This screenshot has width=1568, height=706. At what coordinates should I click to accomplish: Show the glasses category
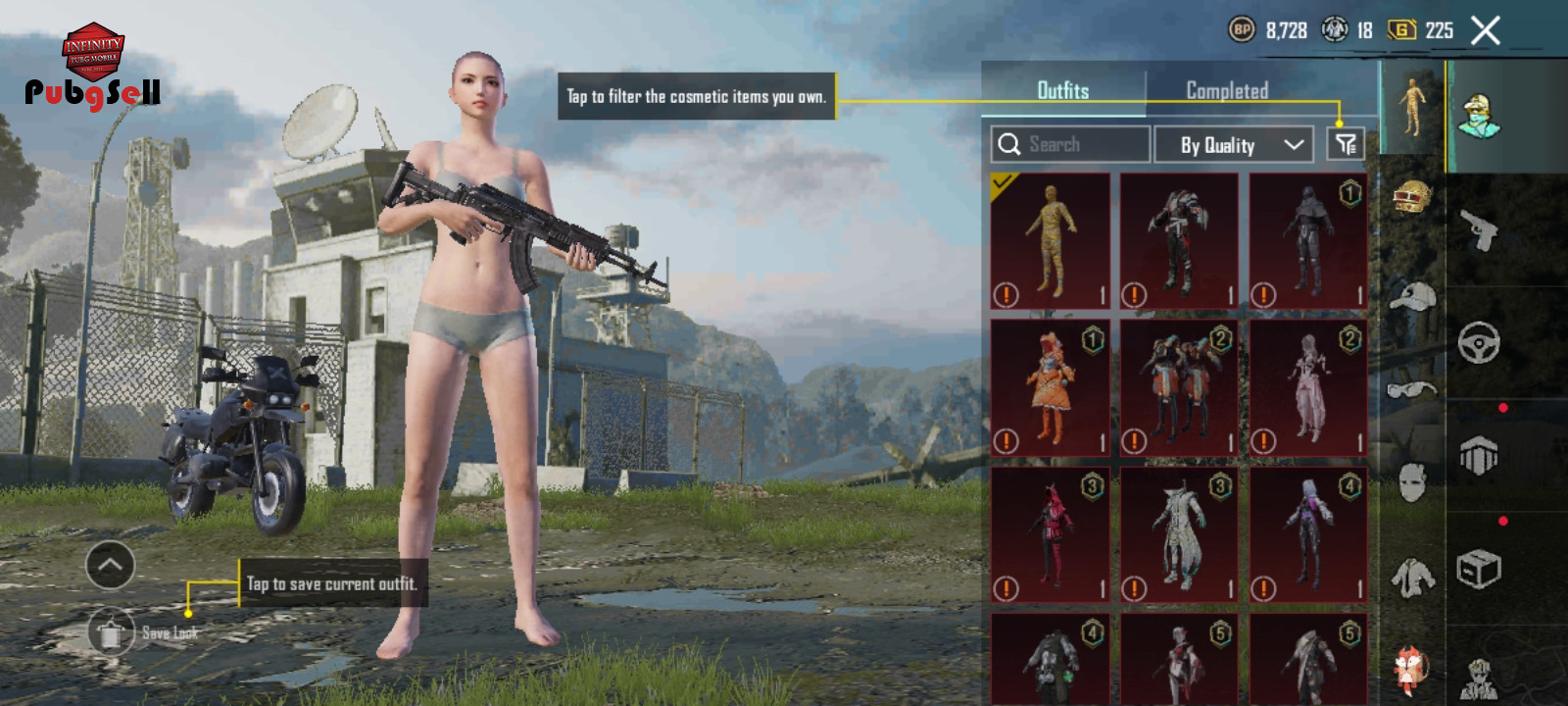1412,390
